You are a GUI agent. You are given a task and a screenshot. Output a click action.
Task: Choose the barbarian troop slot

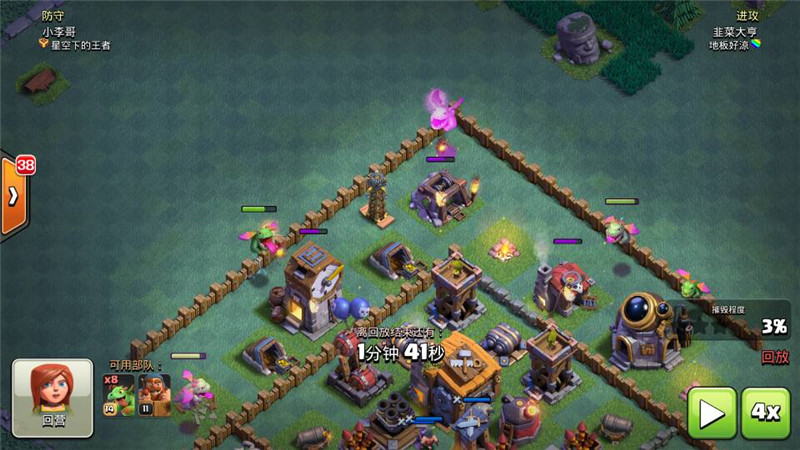coord(154,396)
